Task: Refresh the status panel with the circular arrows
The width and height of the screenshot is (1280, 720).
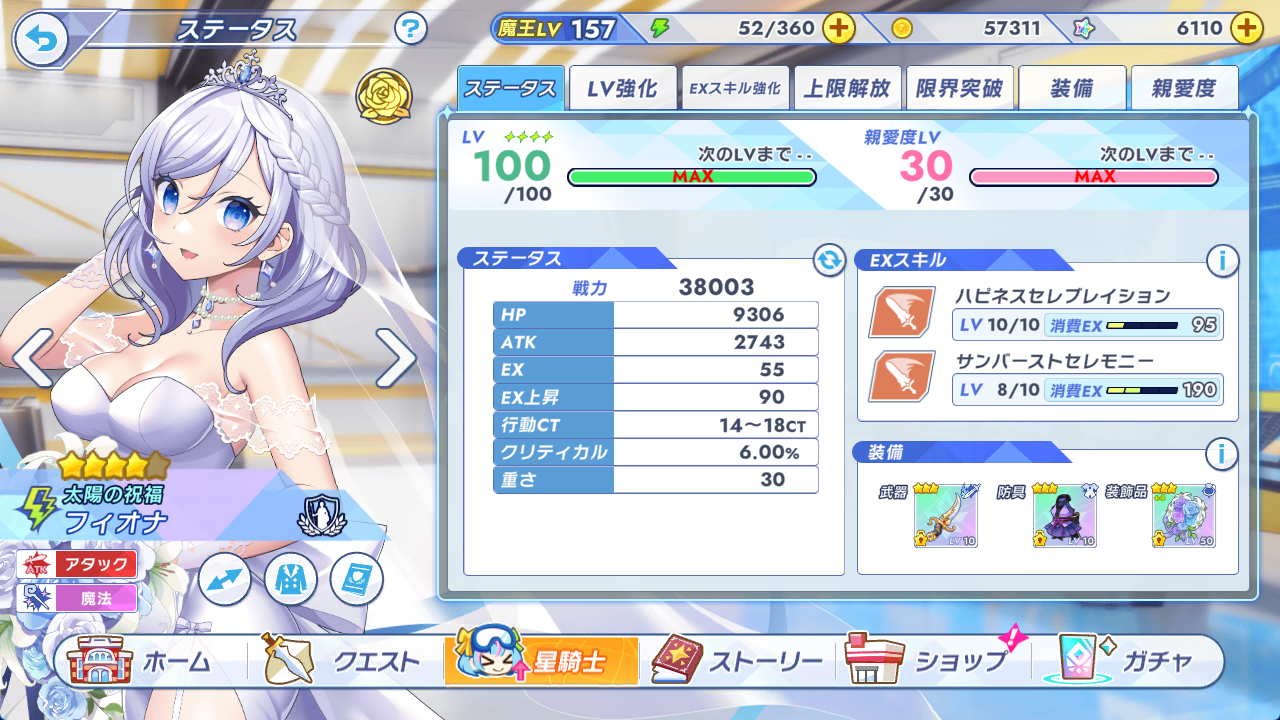Action: tap(829, 260)
